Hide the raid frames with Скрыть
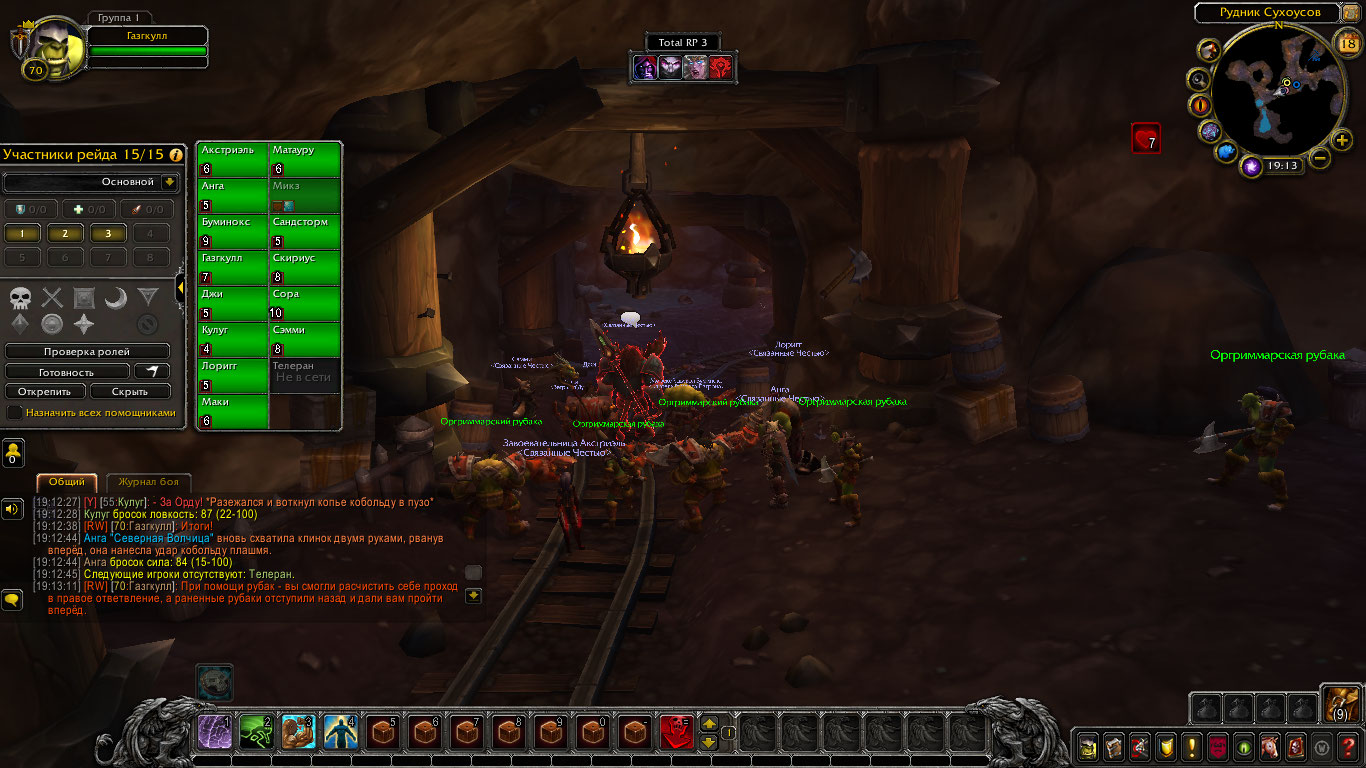Screen dimensions: 1366x768 point(130,391)
